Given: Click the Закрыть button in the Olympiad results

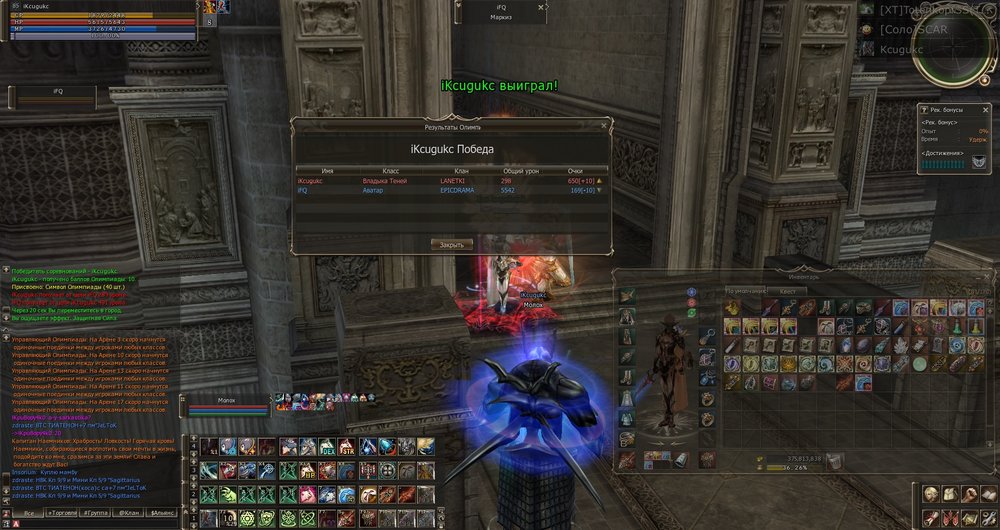Looking at the screenshot, I should pyautogui.click(x=452, y=244).
